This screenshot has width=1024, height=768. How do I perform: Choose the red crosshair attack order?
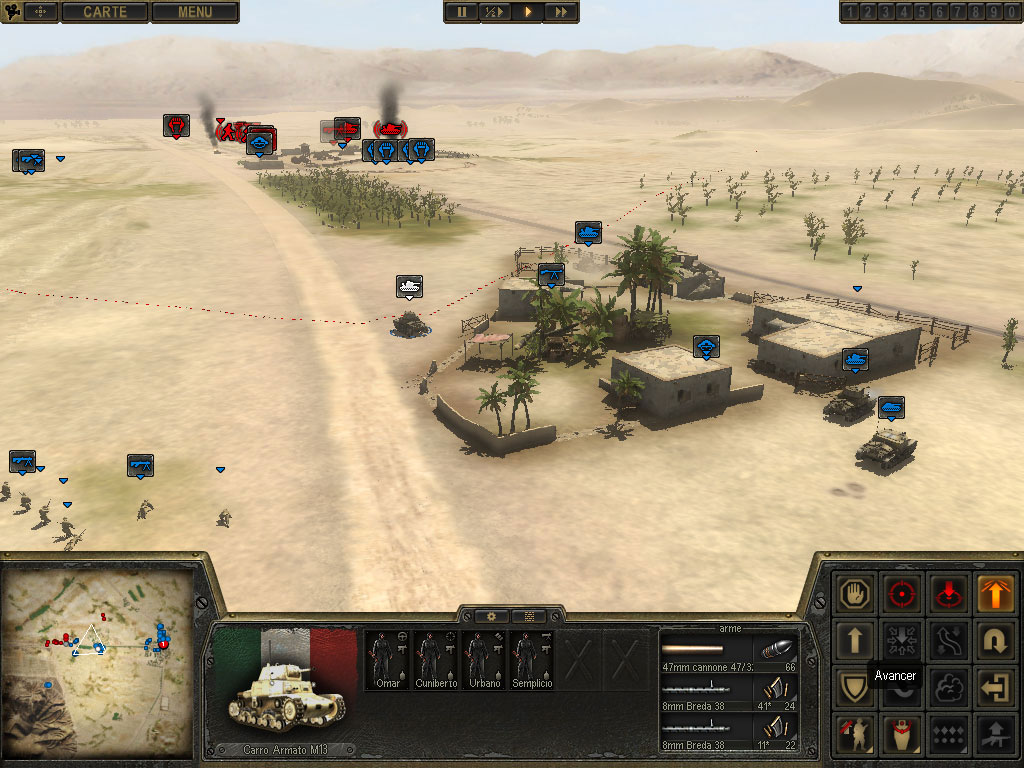coord(902,593)
